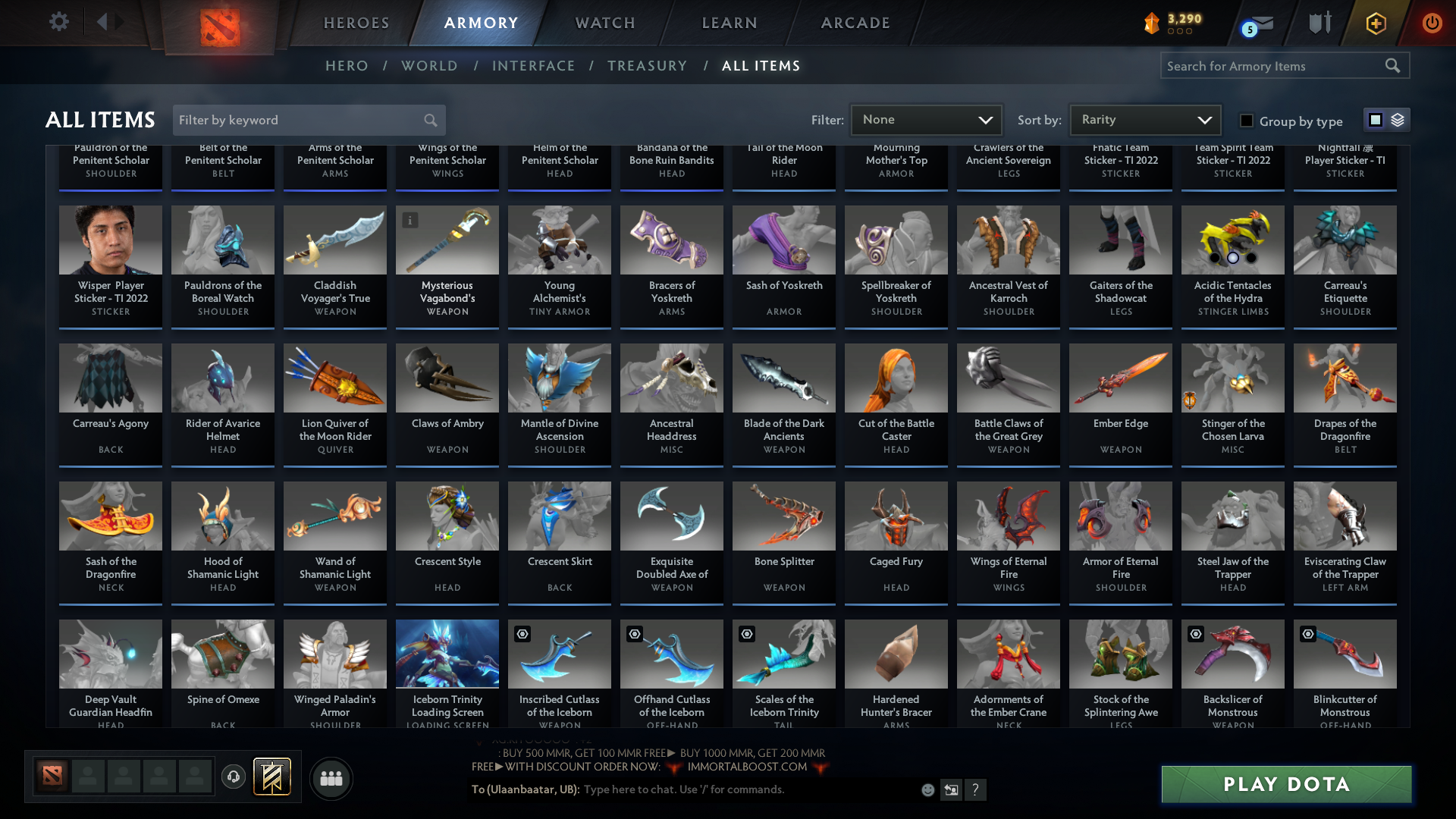Open Dota Plus via the hexagon plus icon
This screenshot has height=819, width=1456.
point(1376,23)
